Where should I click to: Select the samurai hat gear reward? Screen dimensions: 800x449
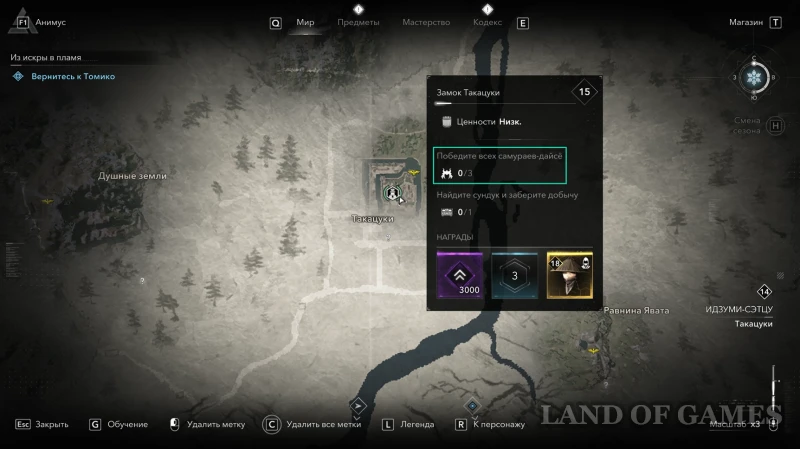click(570, 276)
